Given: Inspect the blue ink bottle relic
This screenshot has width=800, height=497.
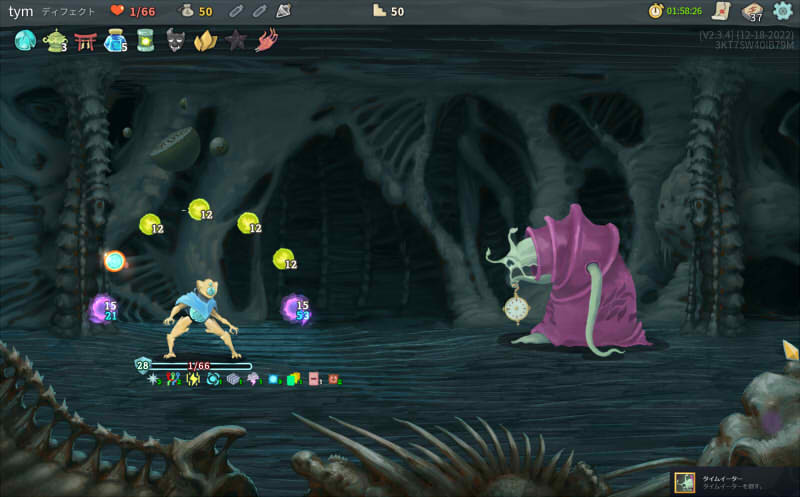Looking at the screenshot, I should pos(115,41).
